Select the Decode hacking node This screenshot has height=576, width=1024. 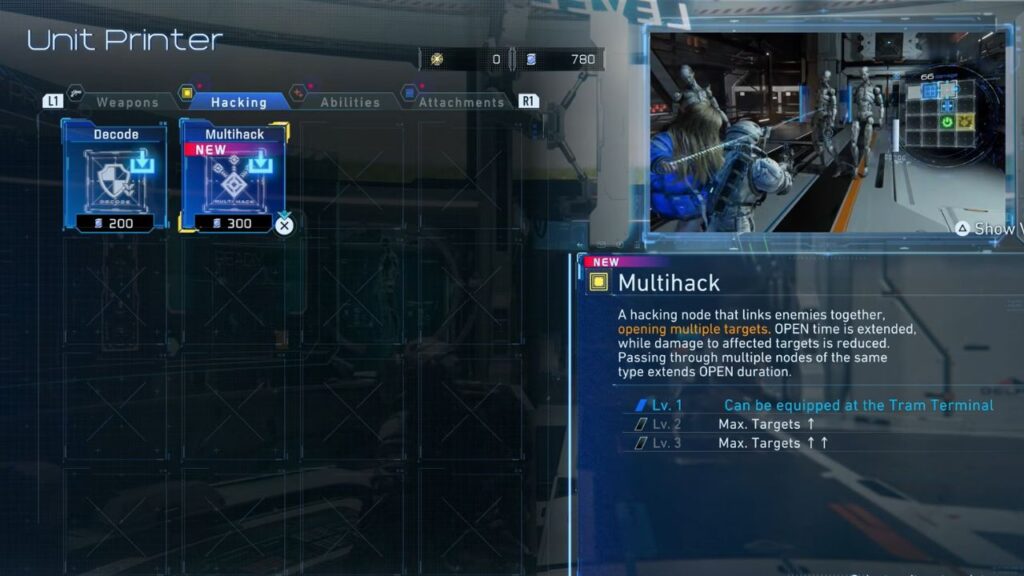[115, 176]
